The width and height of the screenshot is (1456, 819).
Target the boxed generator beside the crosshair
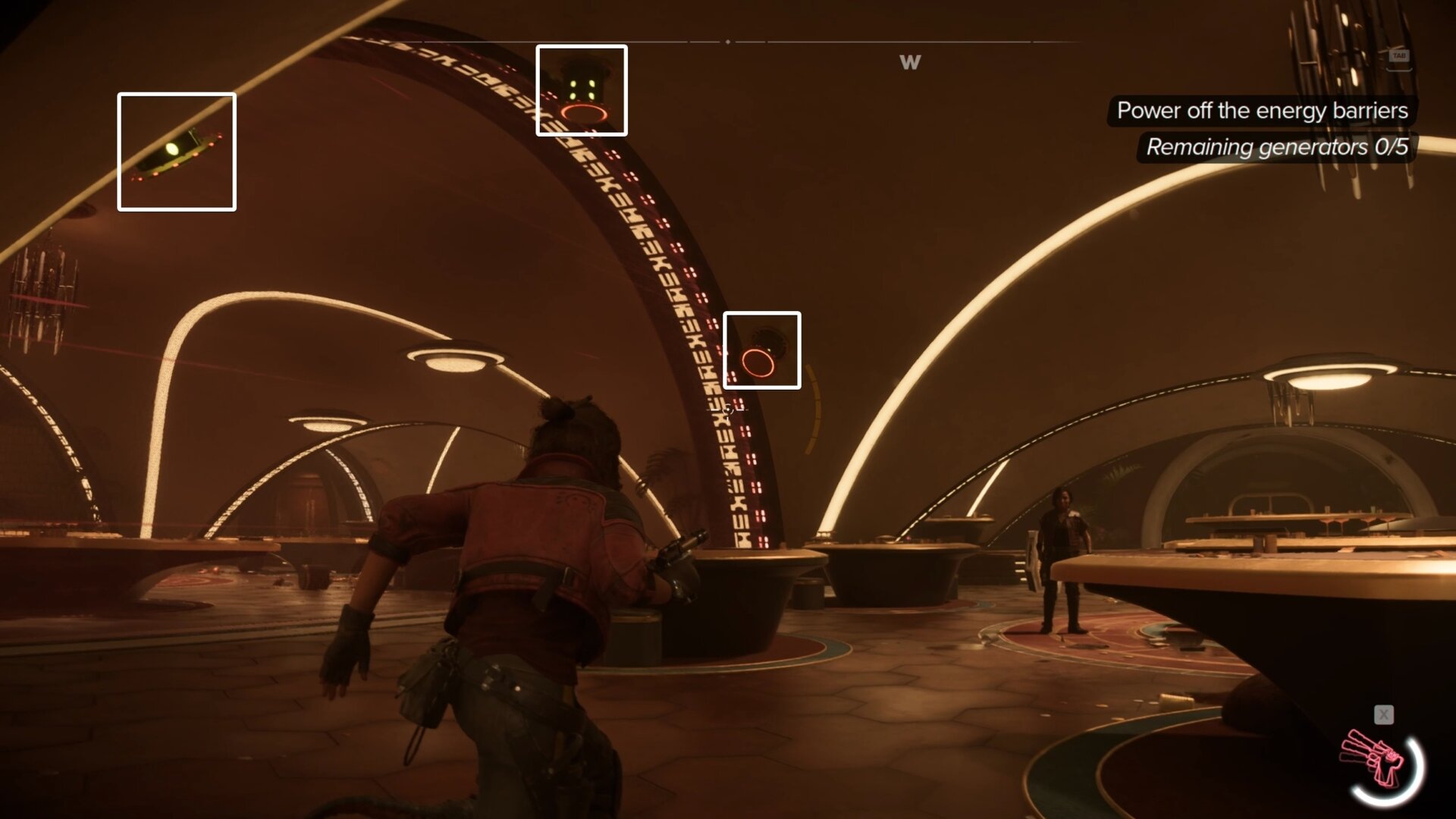(761, 350)
